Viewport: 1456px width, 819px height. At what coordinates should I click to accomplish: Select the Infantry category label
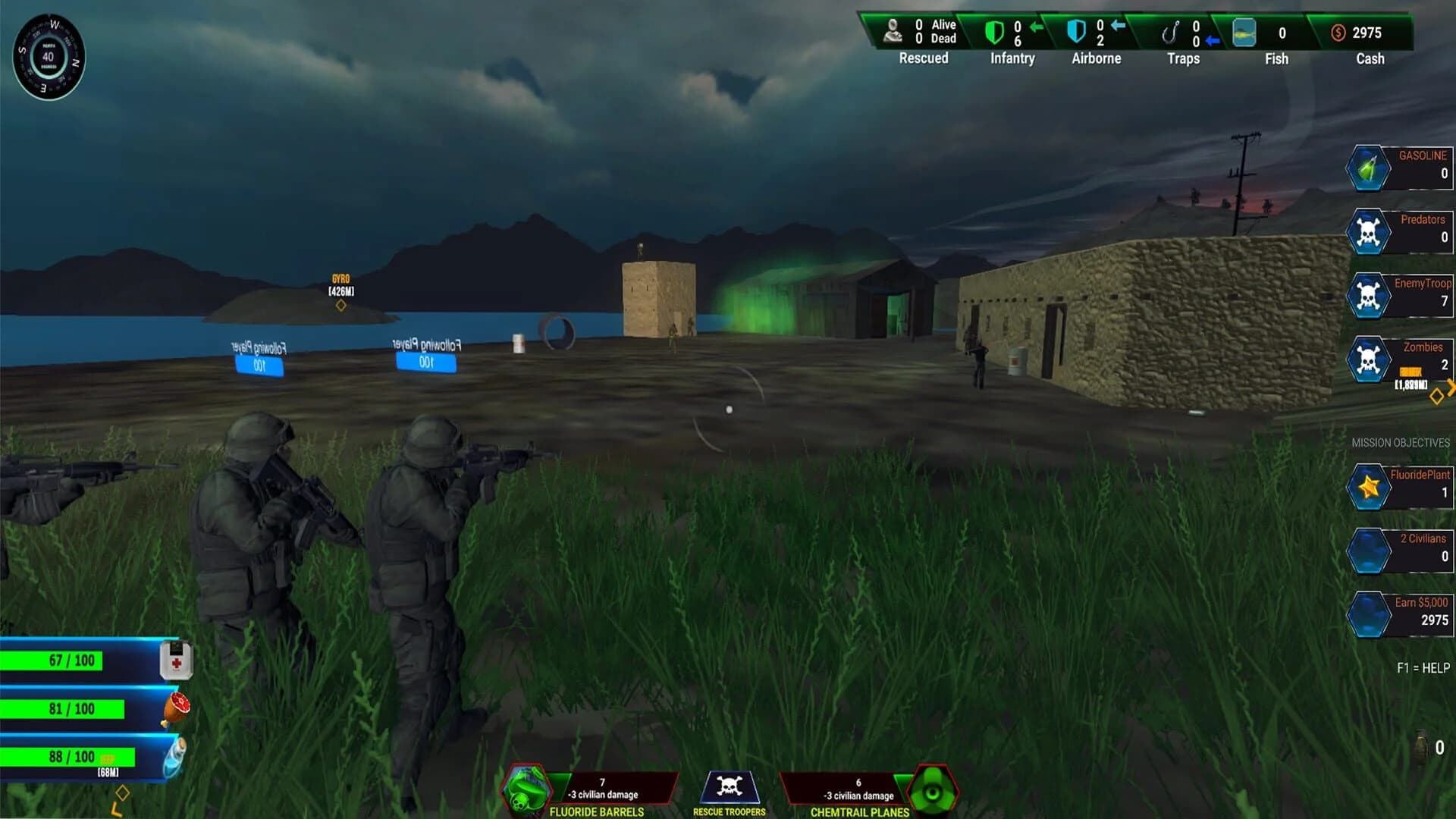coord(1012,58)
